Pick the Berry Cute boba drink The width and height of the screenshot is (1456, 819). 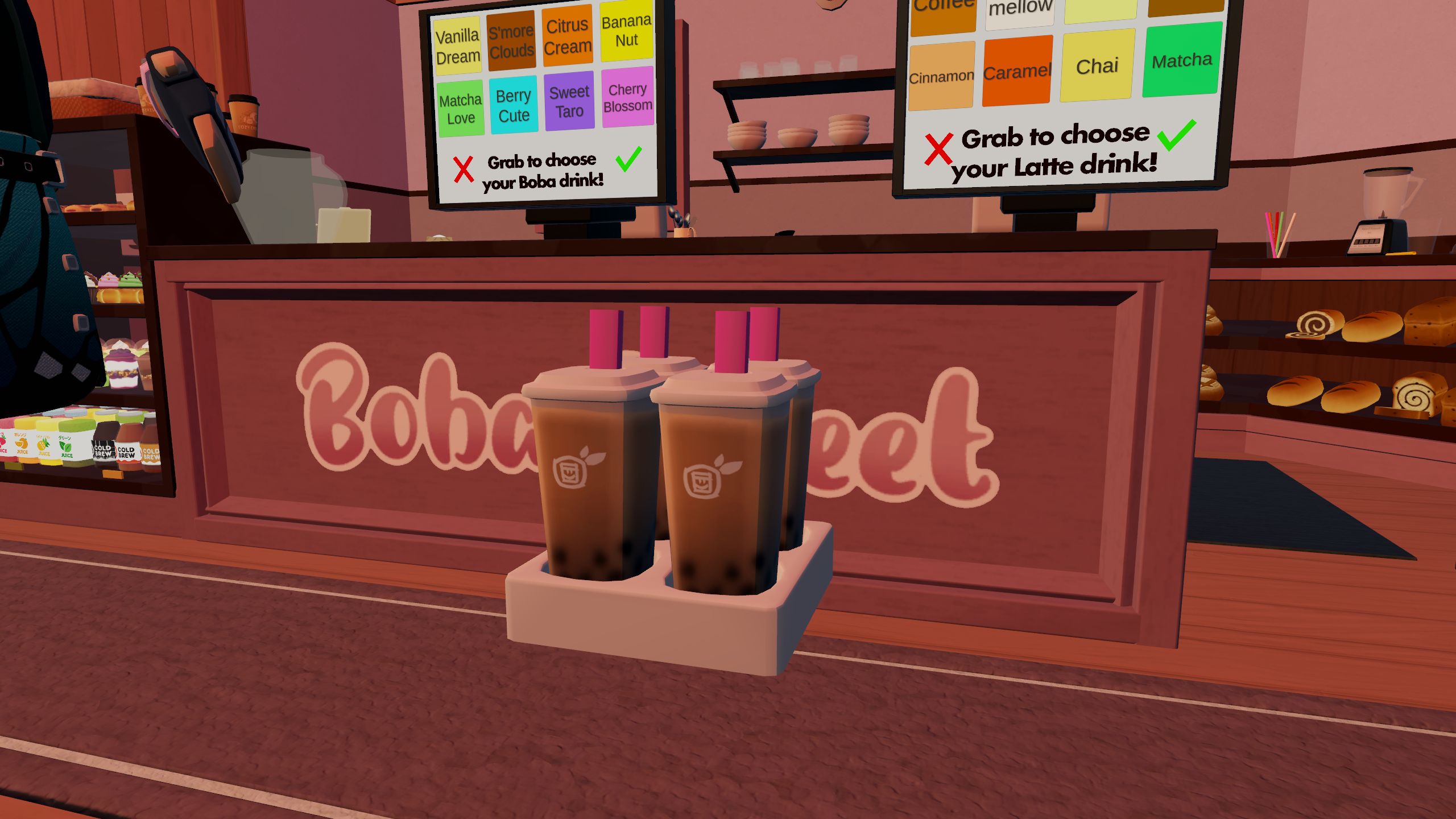coord(514,105)
